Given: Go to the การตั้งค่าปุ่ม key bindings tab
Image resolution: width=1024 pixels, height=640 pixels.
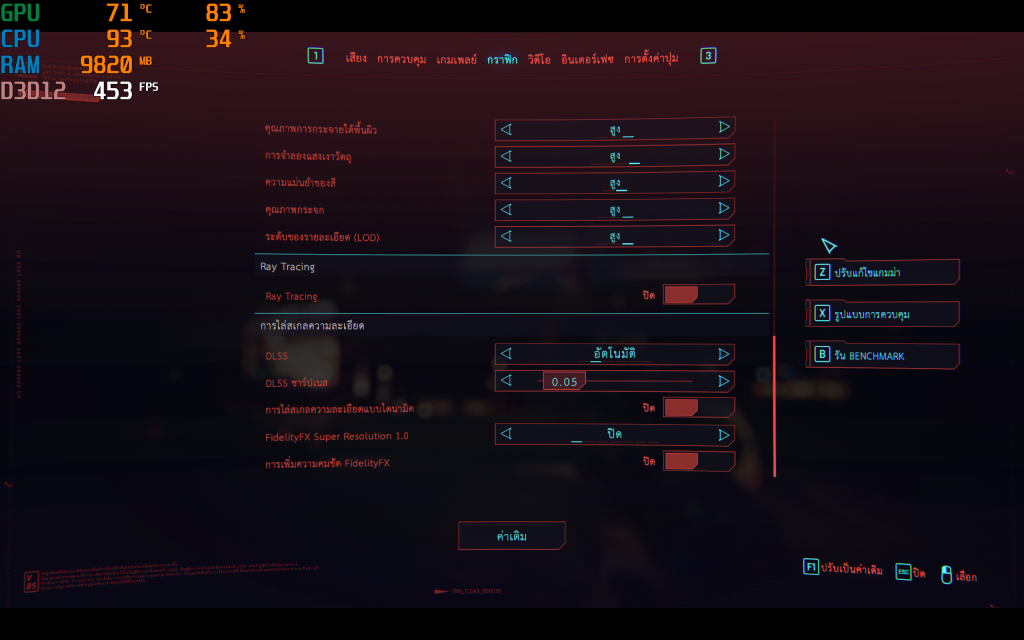Looking at the screenshot, I should 651,59.
